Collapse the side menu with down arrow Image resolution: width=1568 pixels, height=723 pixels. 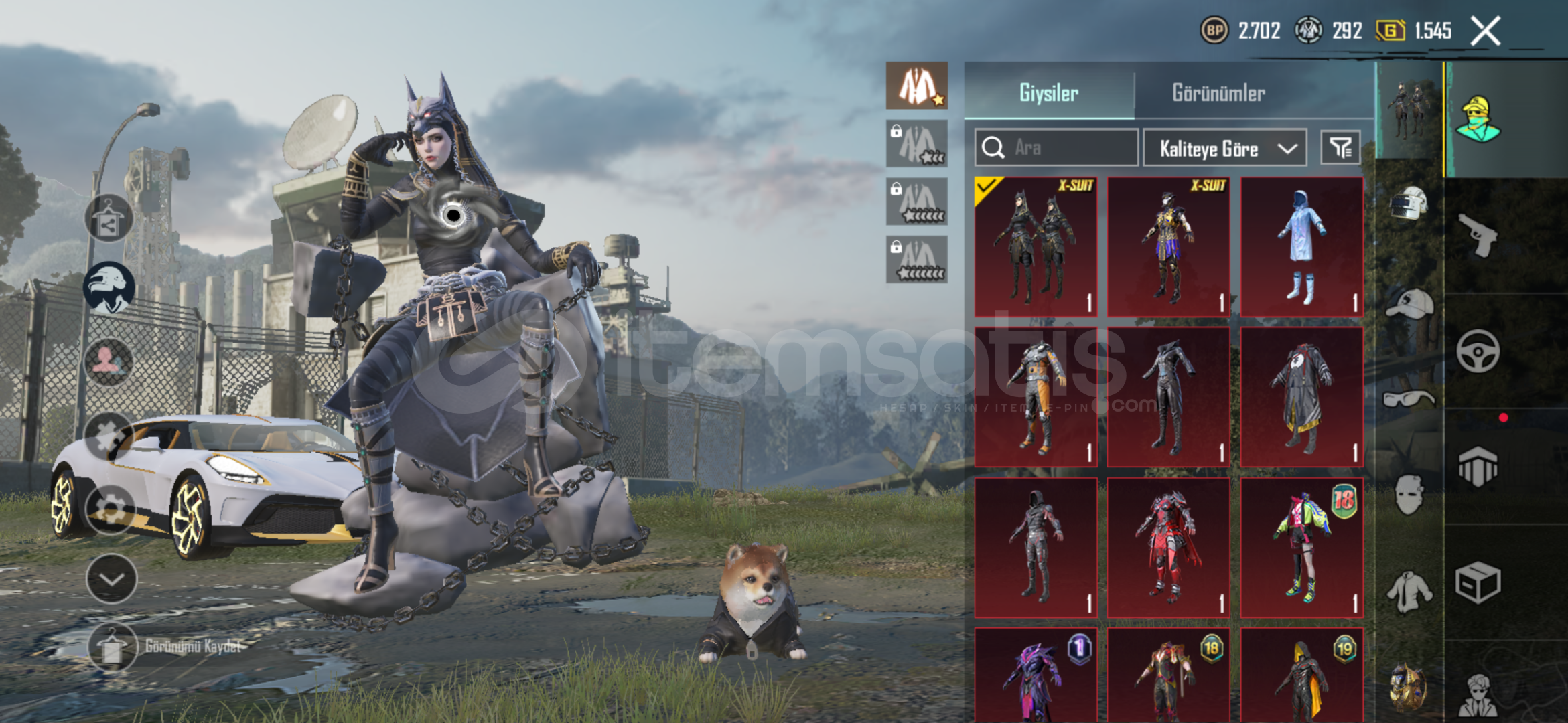111,578
